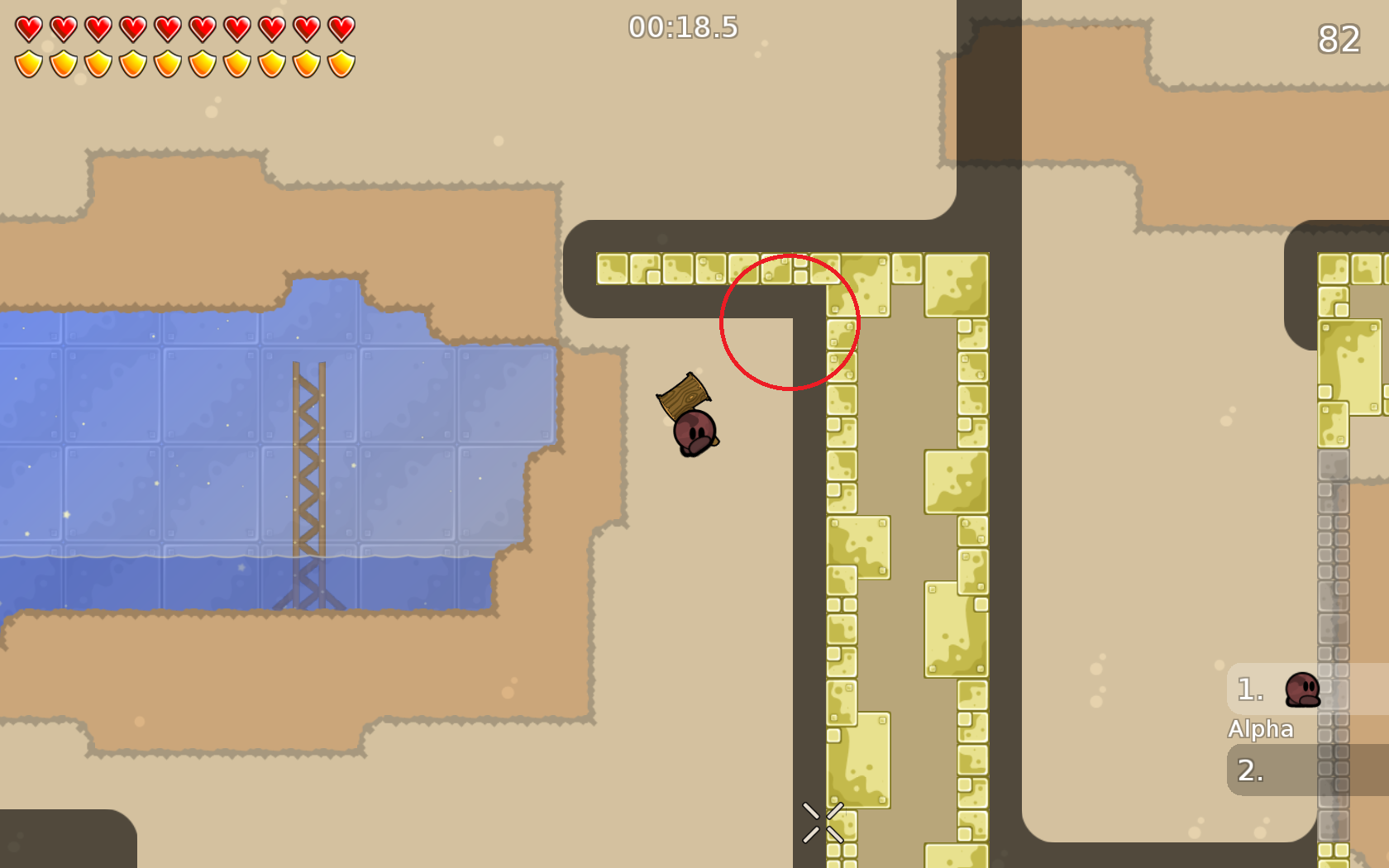Click the wooden plank above the player
The image size is (1389, 868).
684,395
